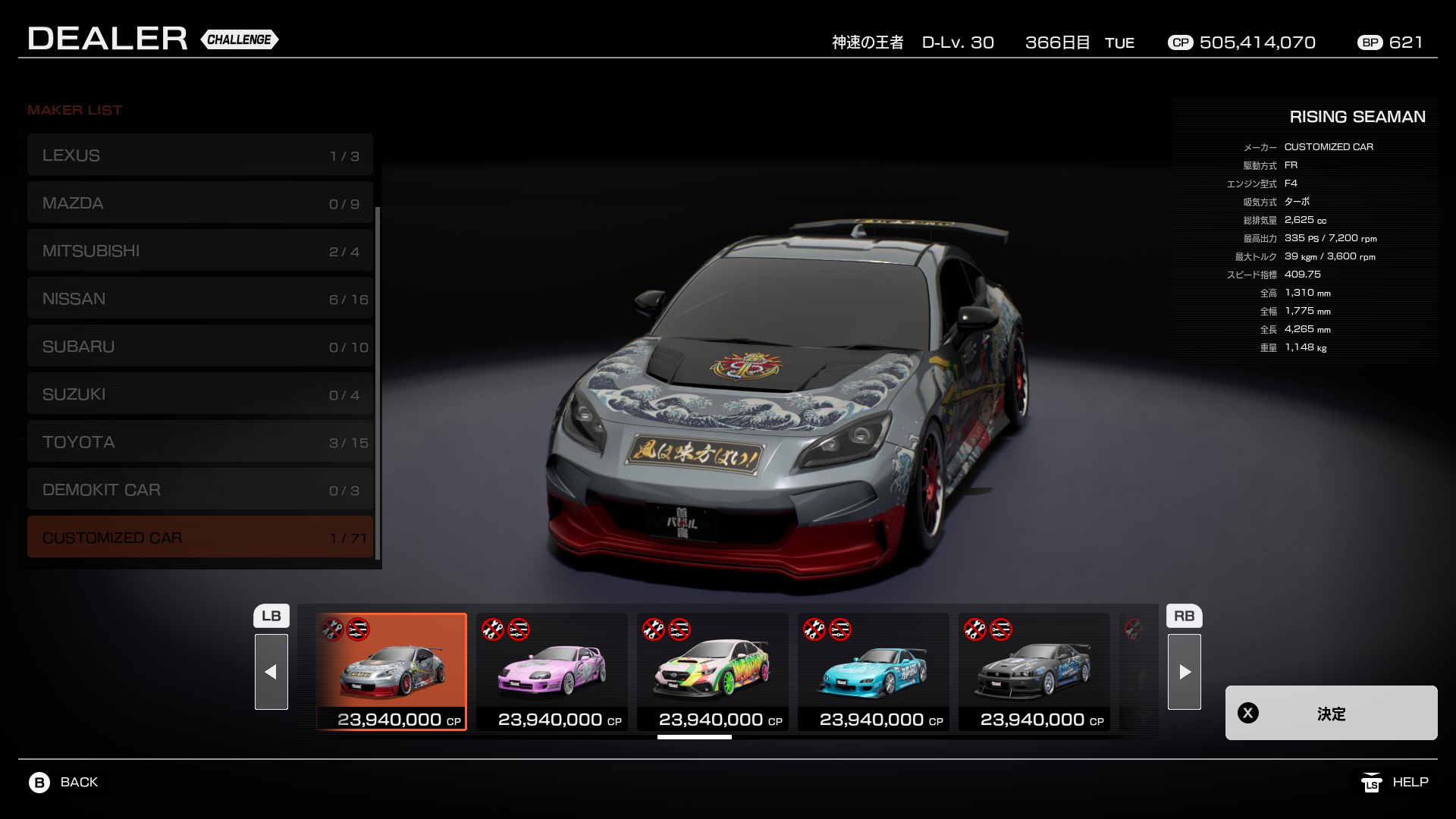Choose SUZUKI in the maker list
The height and width of the screenshot is (819, 1456).
(x=200, y=394)
